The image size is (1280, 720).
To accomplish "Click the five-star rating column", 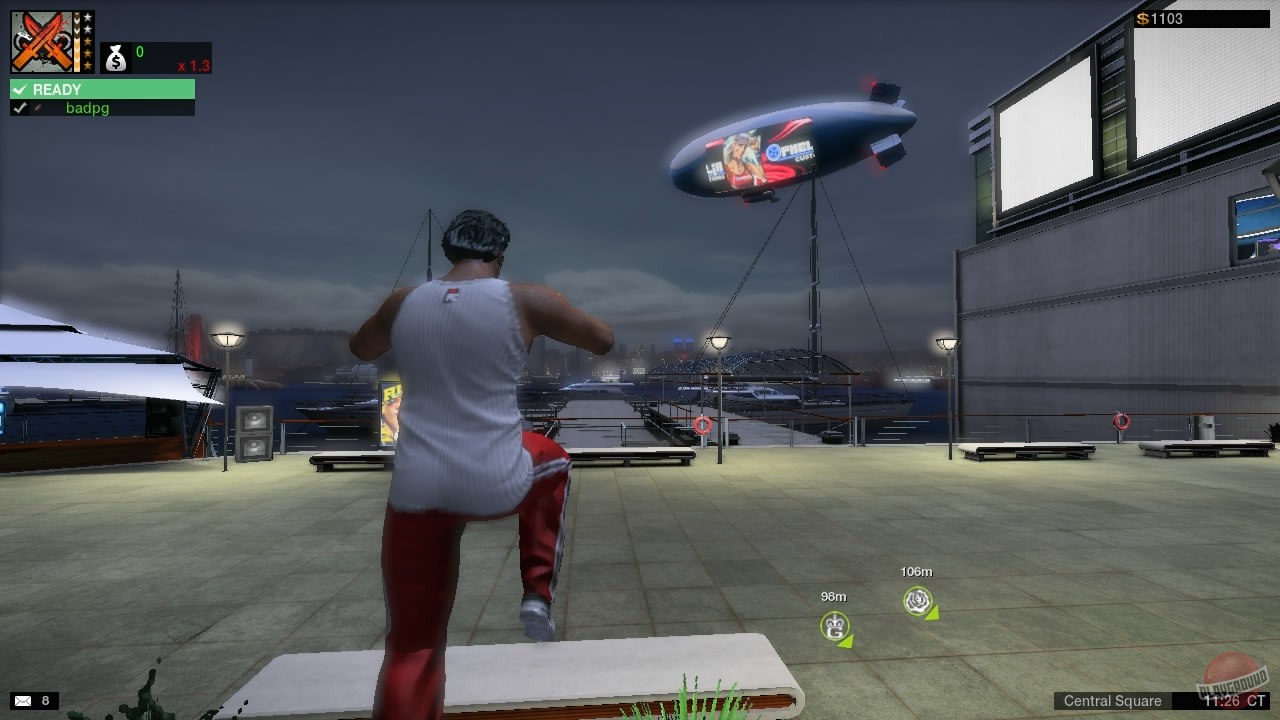I will click(x=88, y=40).
